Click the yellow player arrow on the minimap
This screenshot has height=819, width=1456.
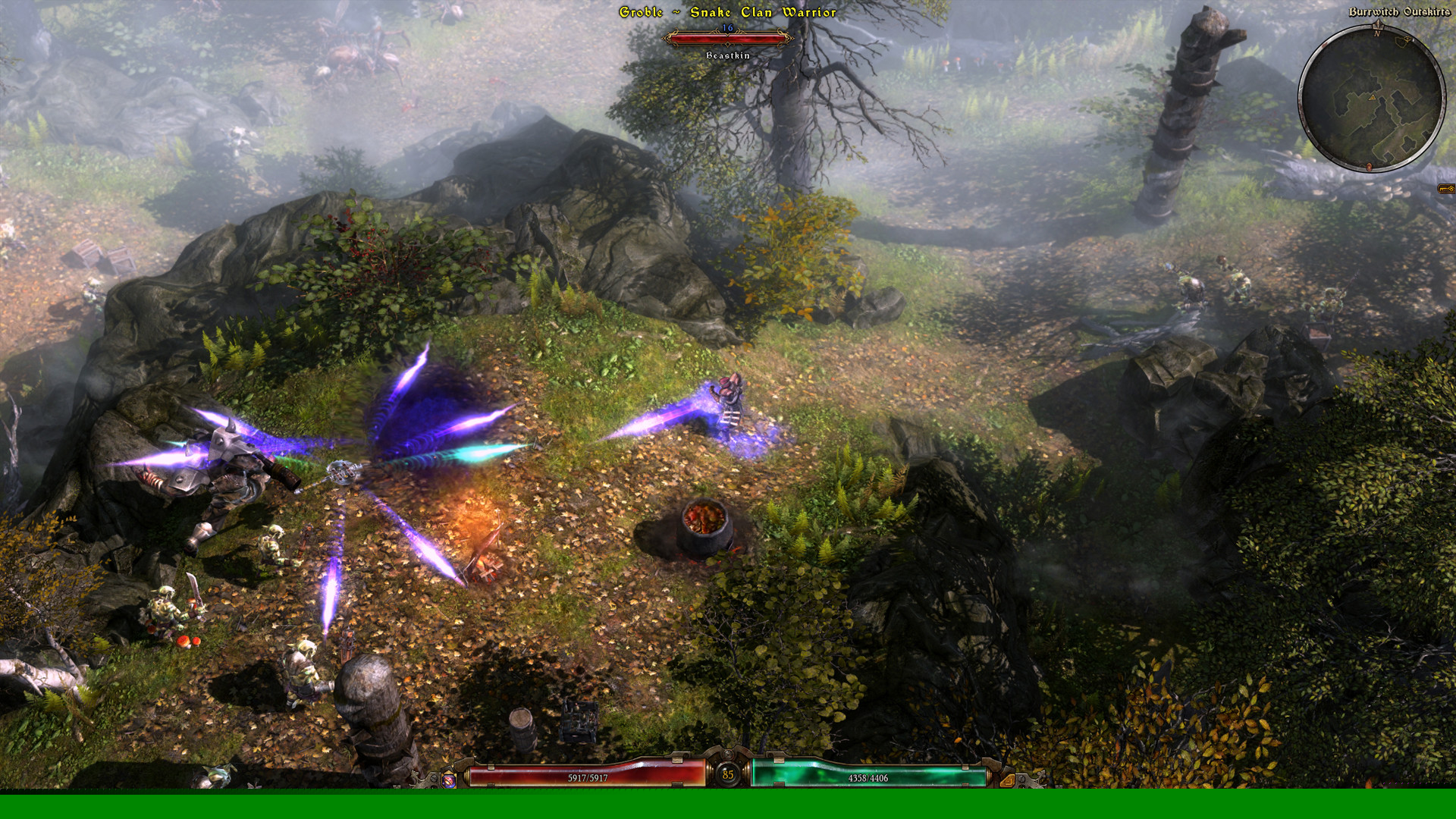[1373, 98]
